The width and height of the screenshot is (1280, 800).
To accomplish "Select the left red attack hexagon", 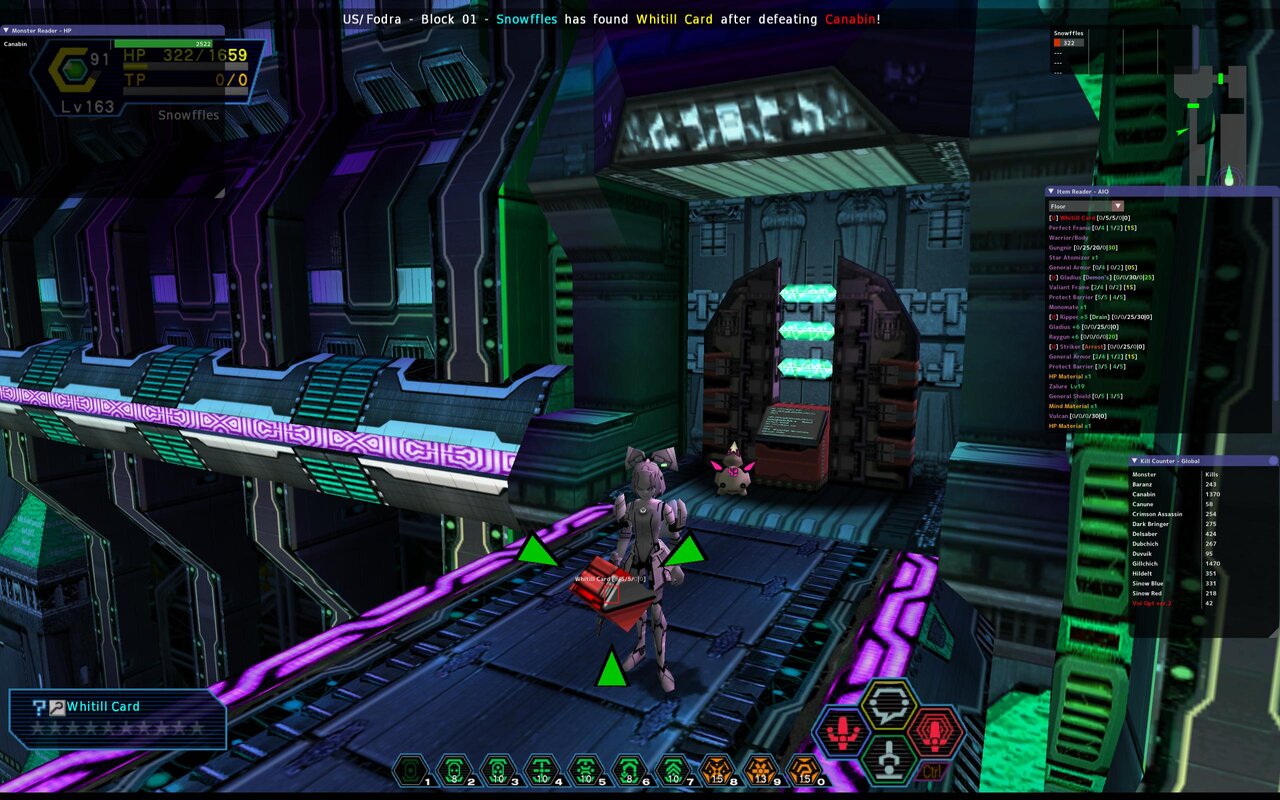I will click(841, 732).
